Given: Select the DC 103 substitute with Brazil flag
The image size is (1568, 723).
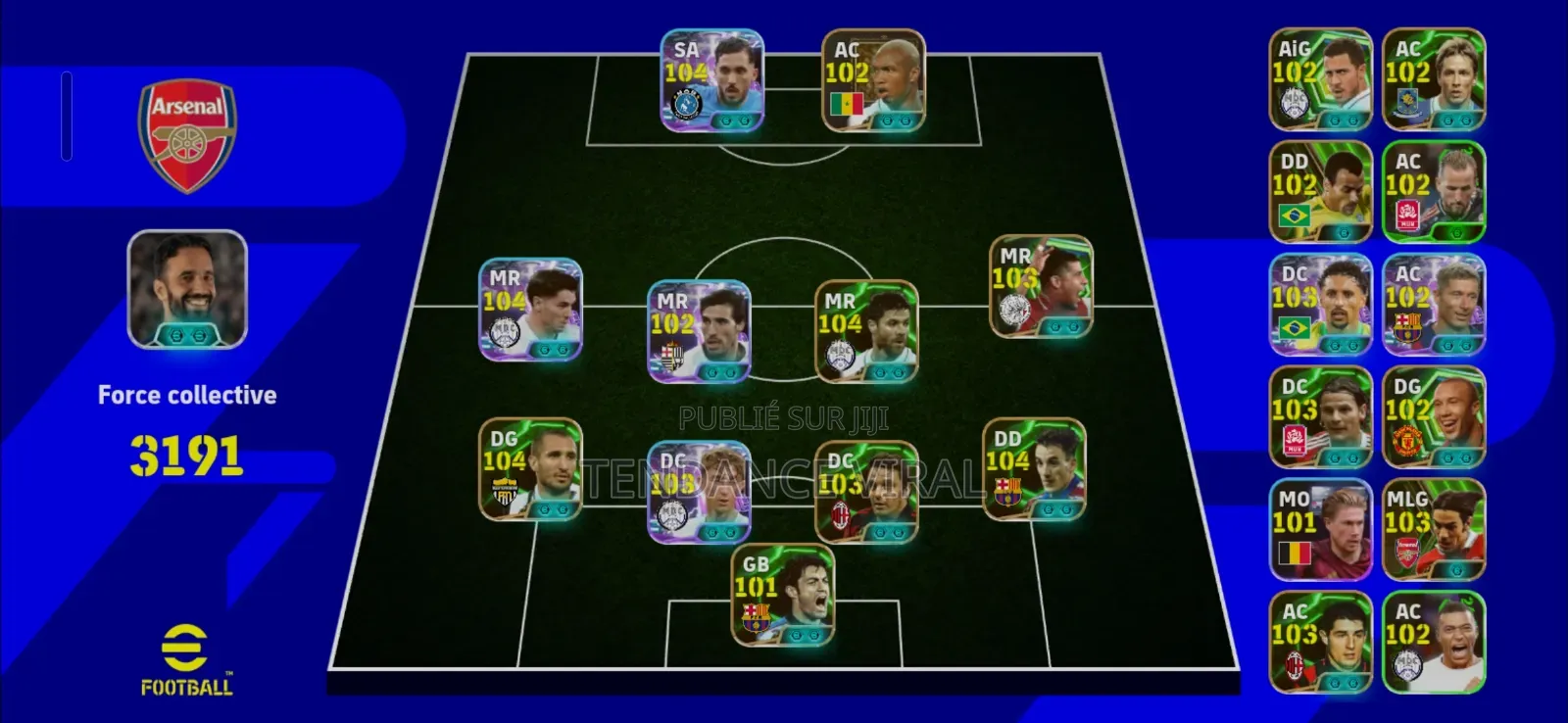Looking at the screenshot, I should point(1320,305).
